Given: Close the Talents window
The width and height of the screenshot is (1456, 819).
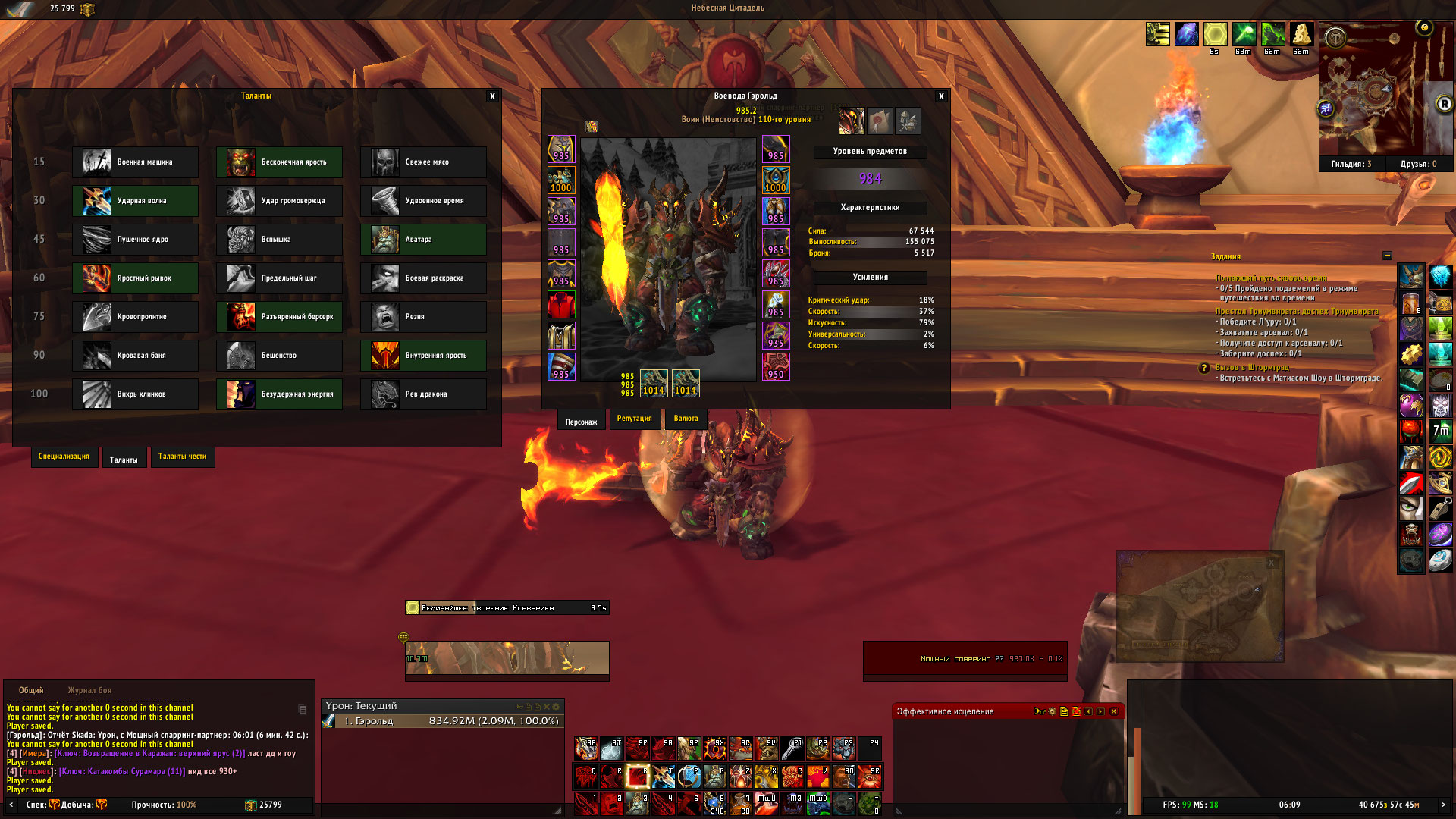Looking at the screenshot, I should point(492,96).
